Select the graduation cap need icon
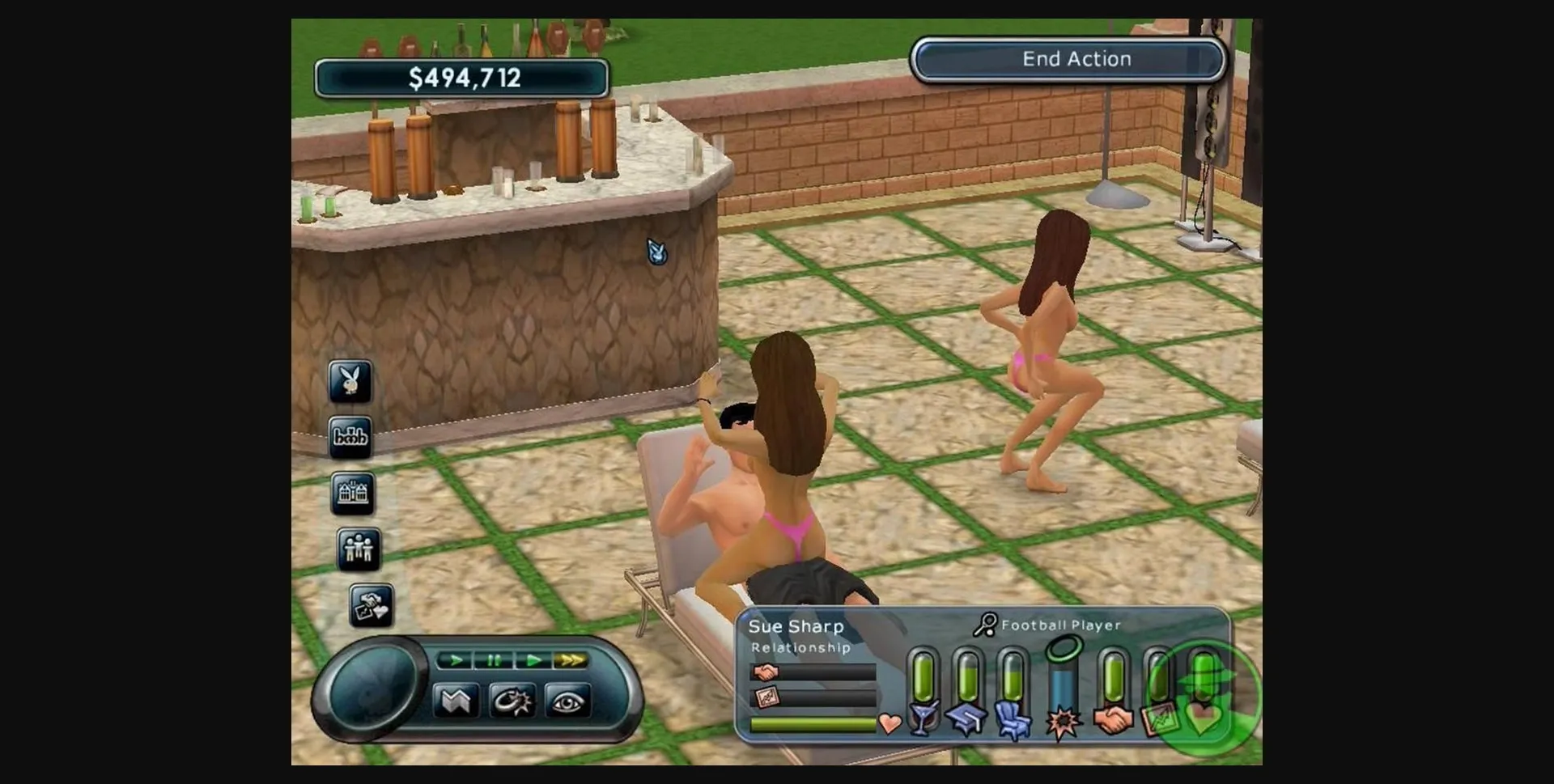 tap(966, 720)
